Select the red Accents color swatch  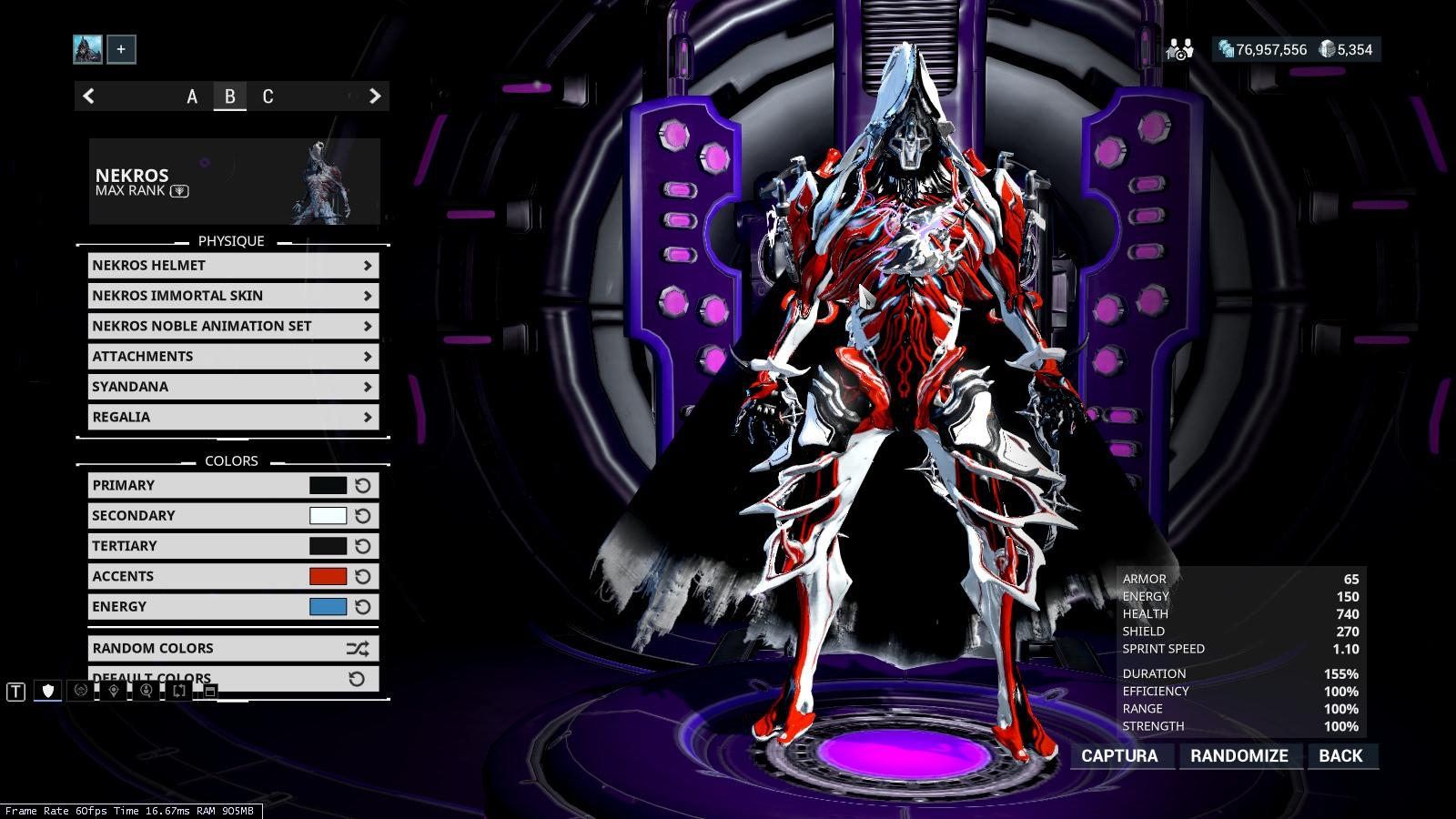pos(328,576)
